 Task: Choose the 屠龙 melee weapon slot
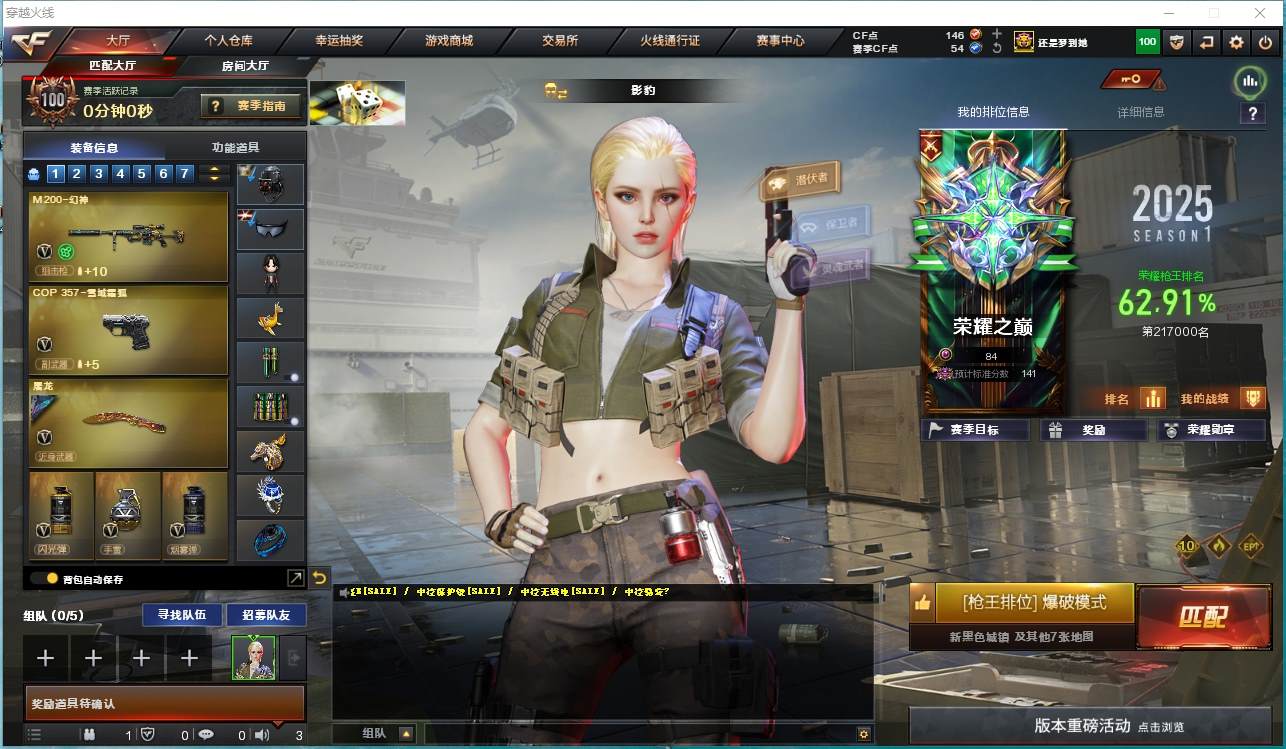point(129,422)
